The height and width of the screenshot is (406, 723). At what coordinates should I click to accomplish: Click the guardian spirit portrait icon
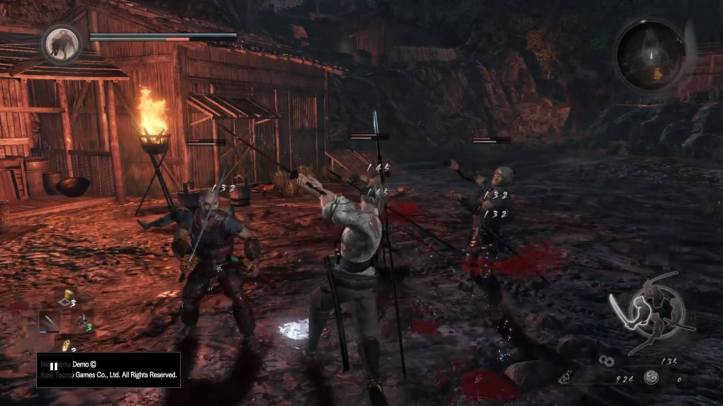point(62,44)
